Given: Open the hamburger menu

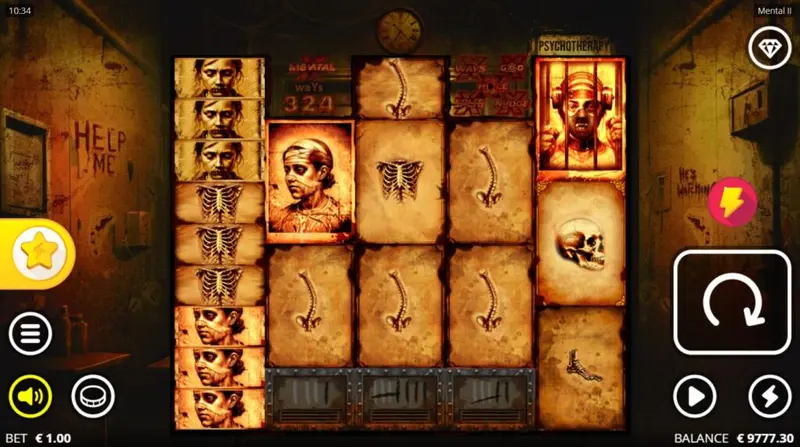Looking at the screenshot, I should click(x=31, y=335).
